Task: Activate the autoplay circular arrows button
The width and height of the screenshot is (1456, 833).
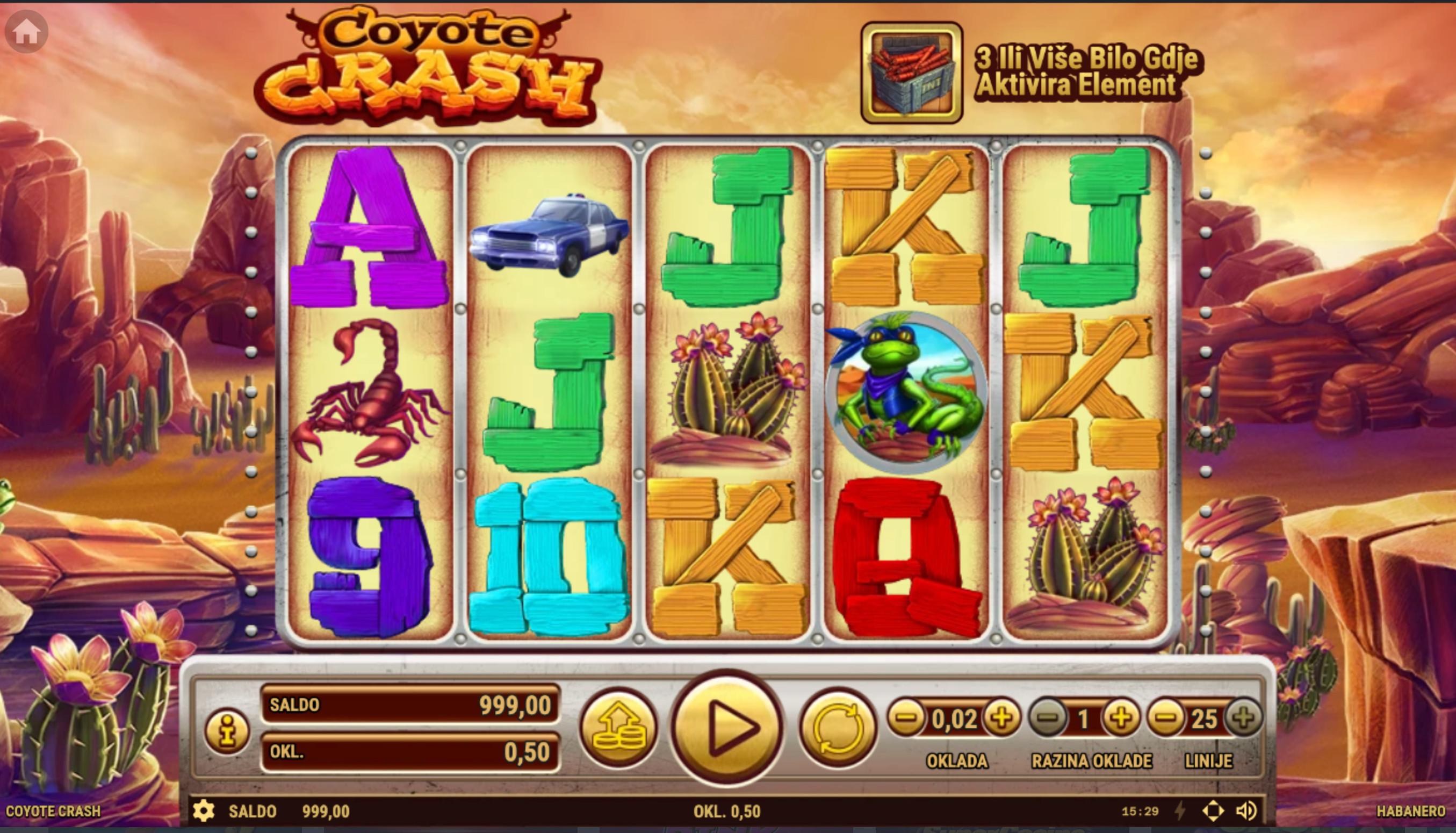Action: coord(838,728)
